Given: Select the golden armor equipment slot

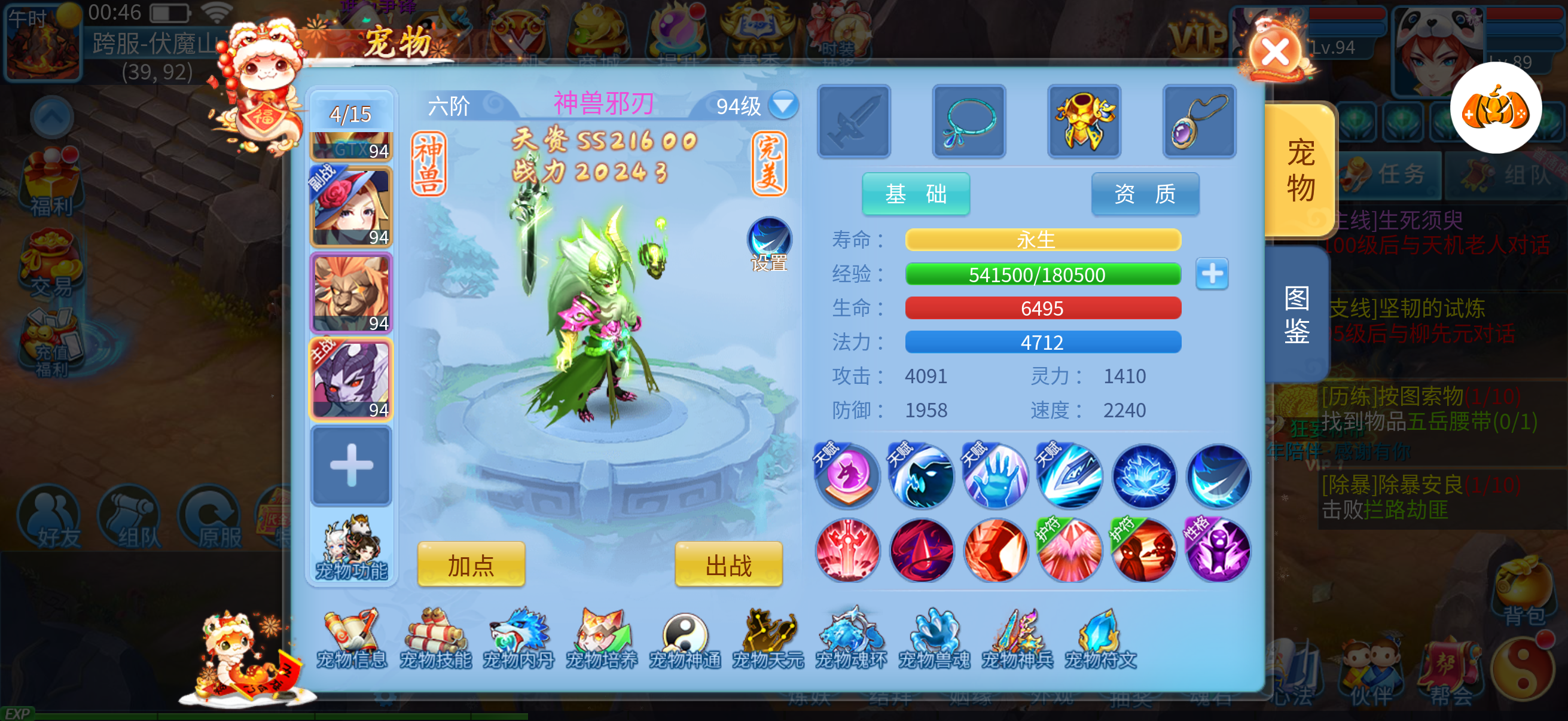Looking at the screenshot, I should (1084, 121).
